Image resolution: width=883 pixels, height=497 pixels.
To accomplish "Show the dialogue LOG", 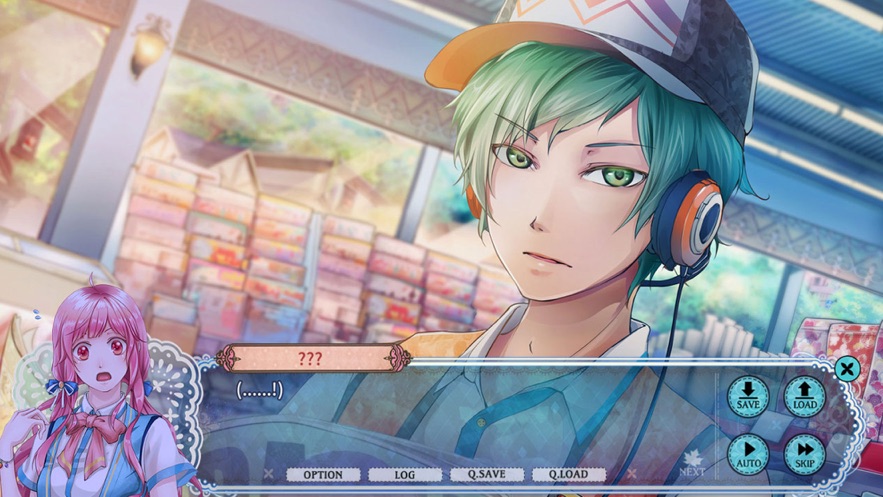I will pyautogui.click(x=404, y=475).
